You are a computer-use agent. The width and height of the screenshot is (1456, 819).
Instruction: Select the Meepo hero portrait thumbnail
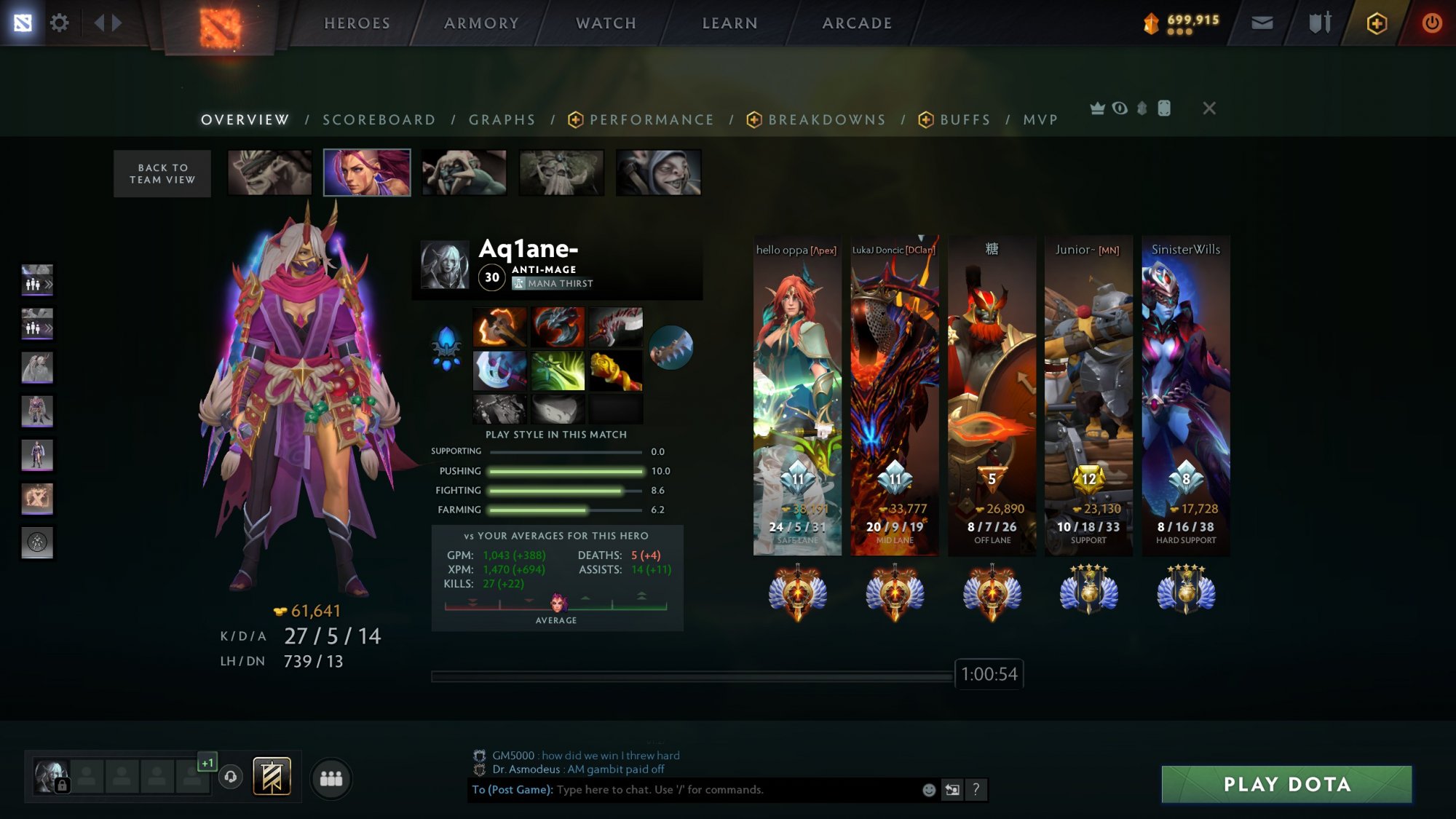point(658,173)
